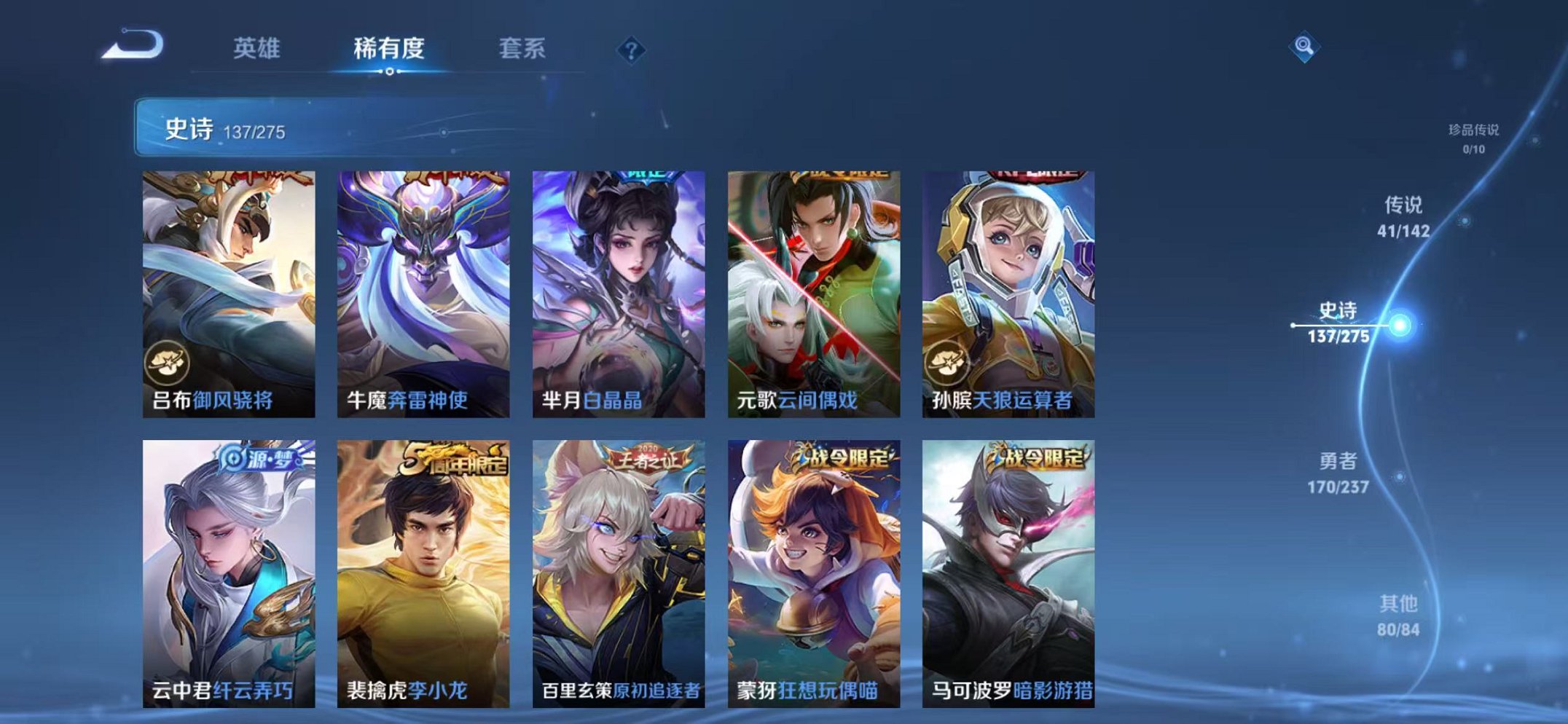
Task: Click the back arrow logo at top left
Action: point(135,47)
